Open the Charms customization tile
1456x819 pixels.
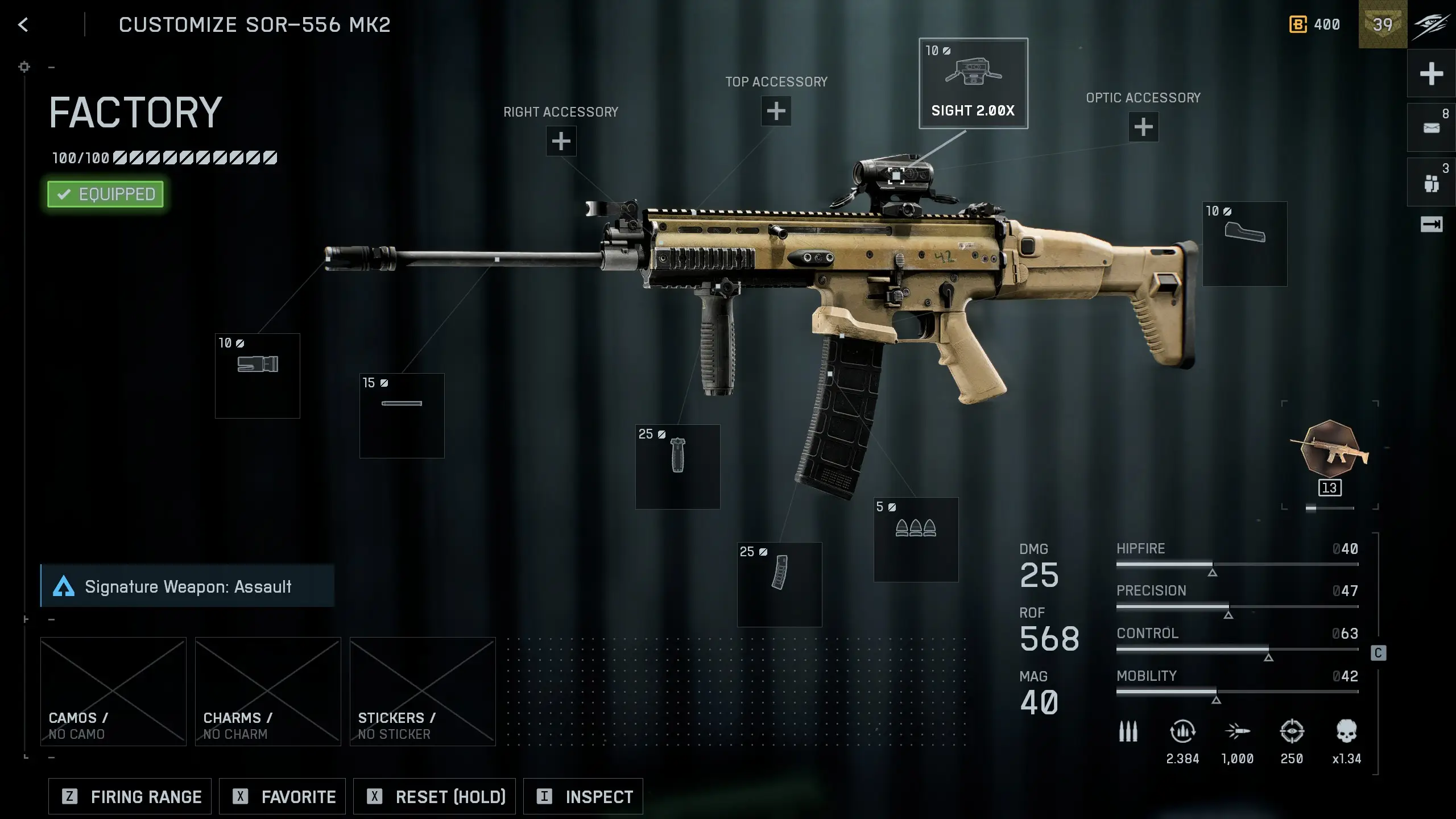click(x=268, y=691)
